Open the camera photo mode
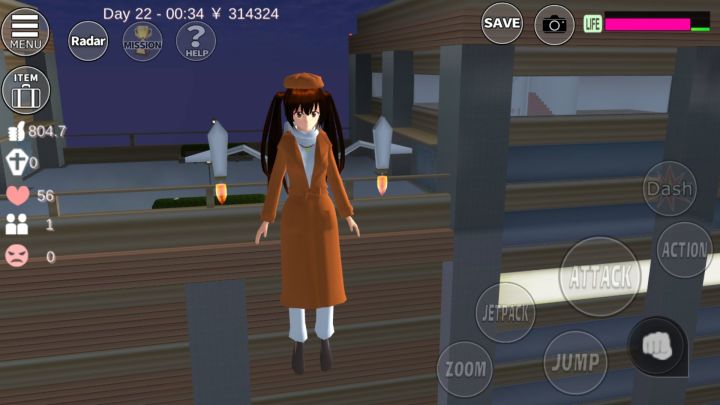 pyautogui.click(x=554, y=24)
